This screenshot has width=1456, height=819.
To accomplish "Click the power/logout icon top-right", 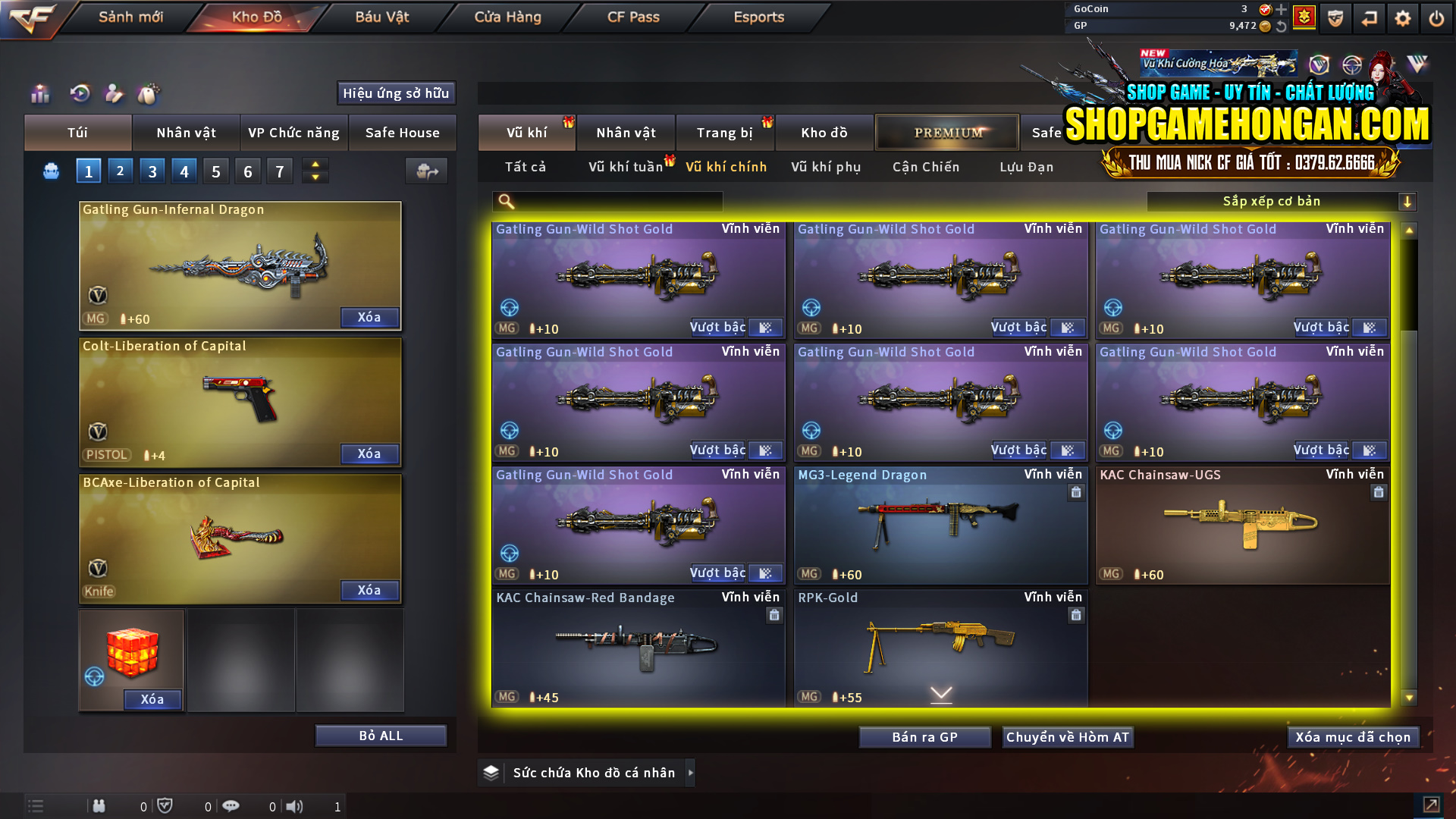I will point(1436,18).
